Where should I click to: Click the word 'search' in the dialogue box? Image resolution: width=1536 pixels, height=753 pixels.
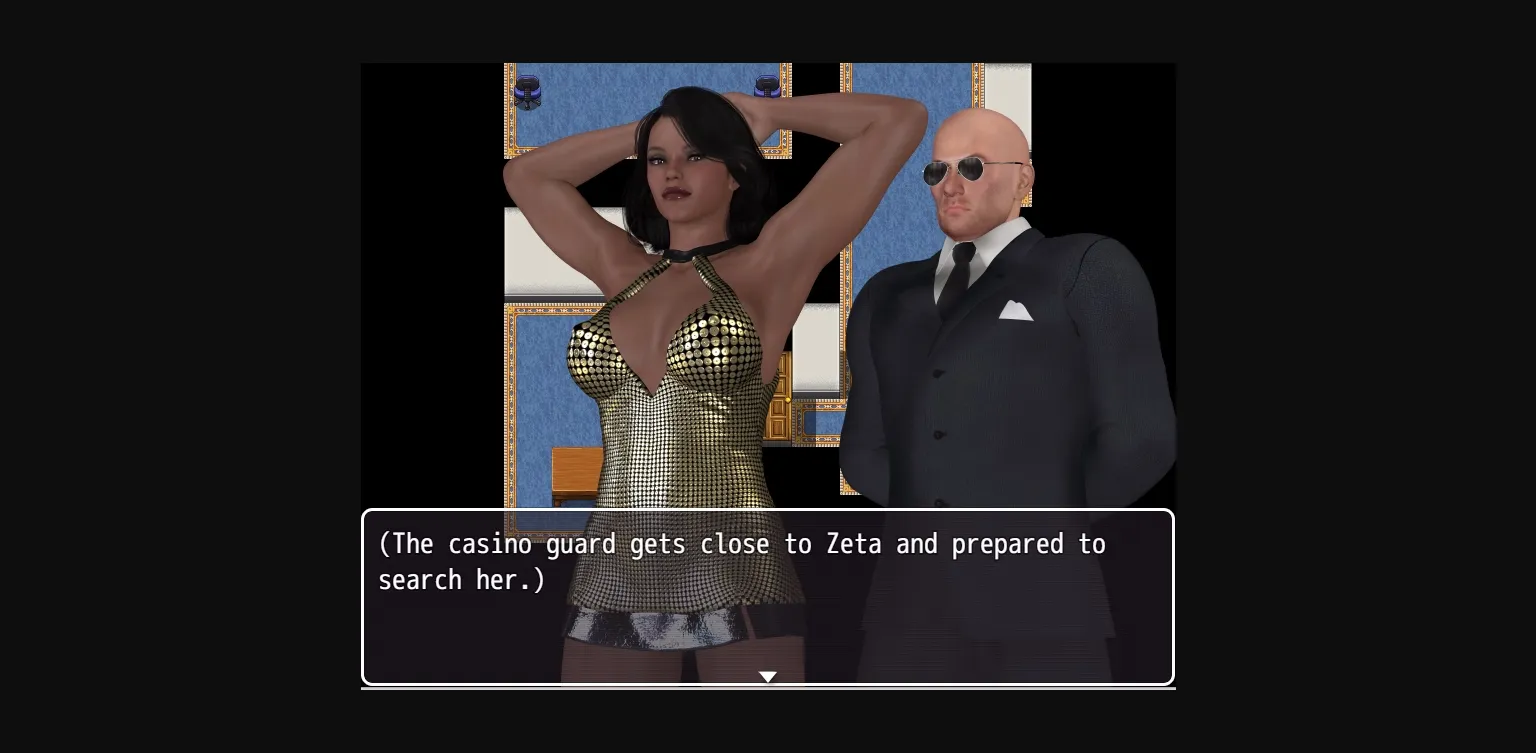(x=418, y=581)
